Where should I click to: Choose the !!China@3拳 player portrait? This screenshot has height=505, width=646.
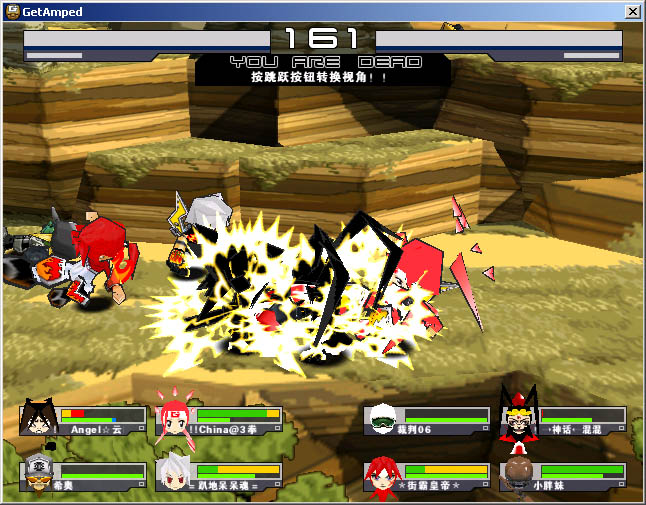(x=174, y=419)
